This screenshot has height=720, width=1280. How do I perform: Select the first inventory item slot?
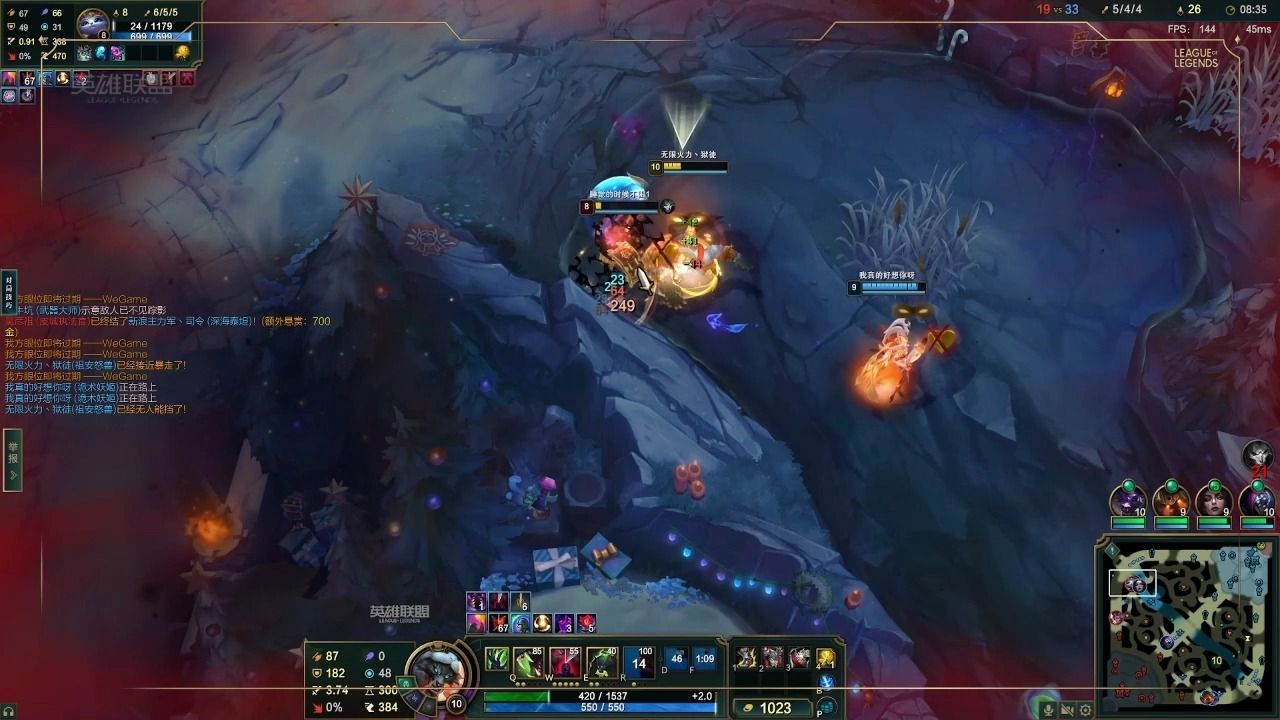click(745, 658)
